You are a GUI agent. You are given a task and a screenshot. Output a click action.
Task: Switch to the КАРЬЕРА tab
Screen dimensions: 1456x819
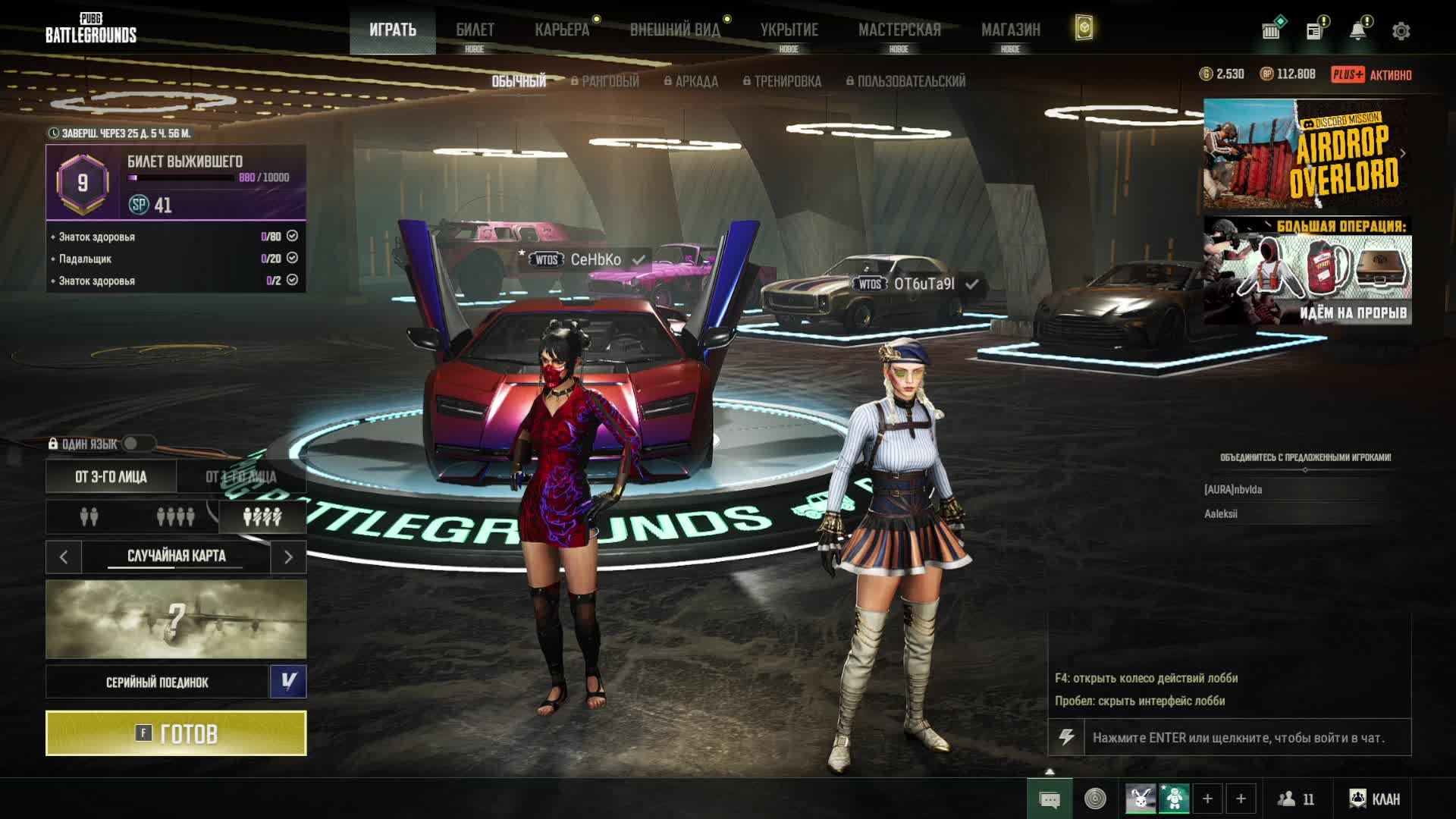[561, 30]
